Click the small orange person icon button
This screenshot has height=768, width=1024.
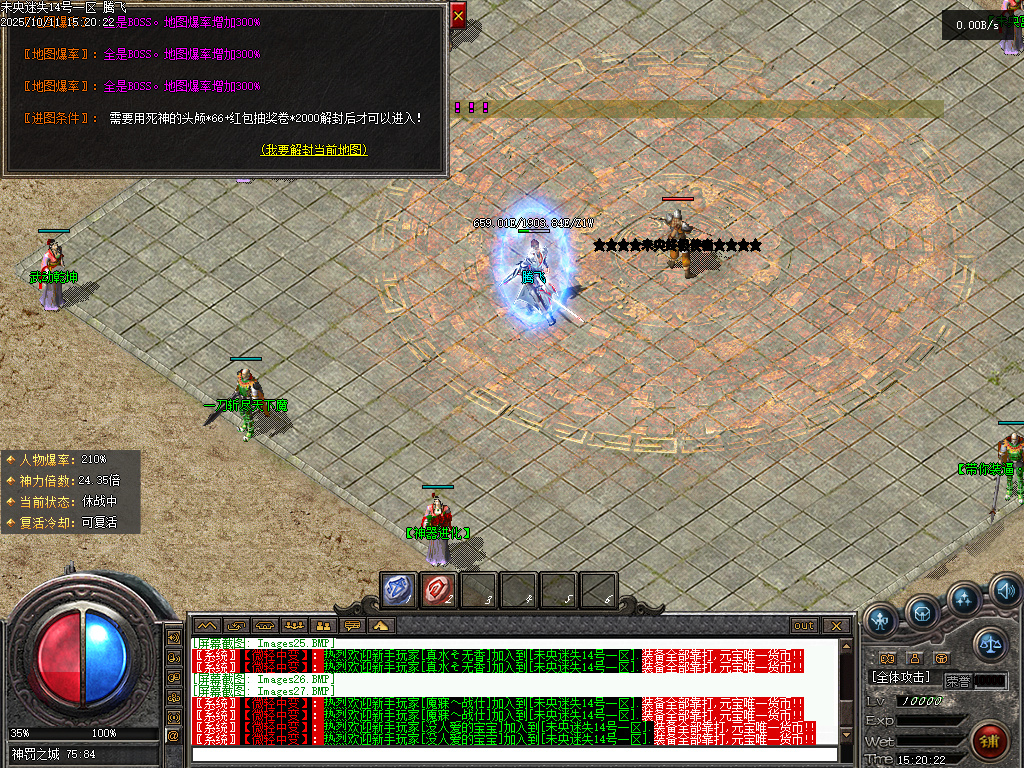(x=914, y=657)
